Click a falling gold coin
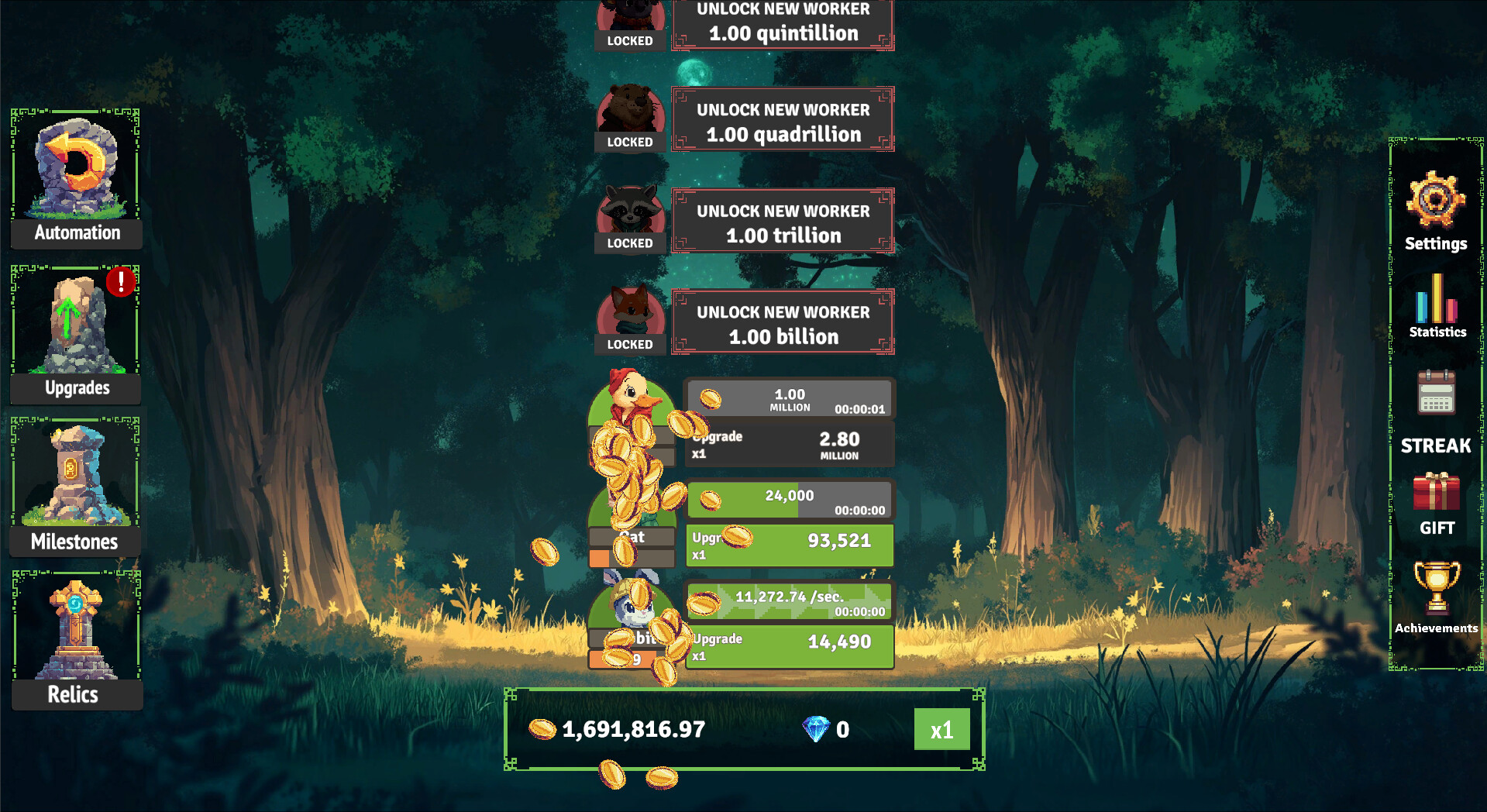Screen dimensions: 1487x812 pyautogui.click(x=546, y=552)
